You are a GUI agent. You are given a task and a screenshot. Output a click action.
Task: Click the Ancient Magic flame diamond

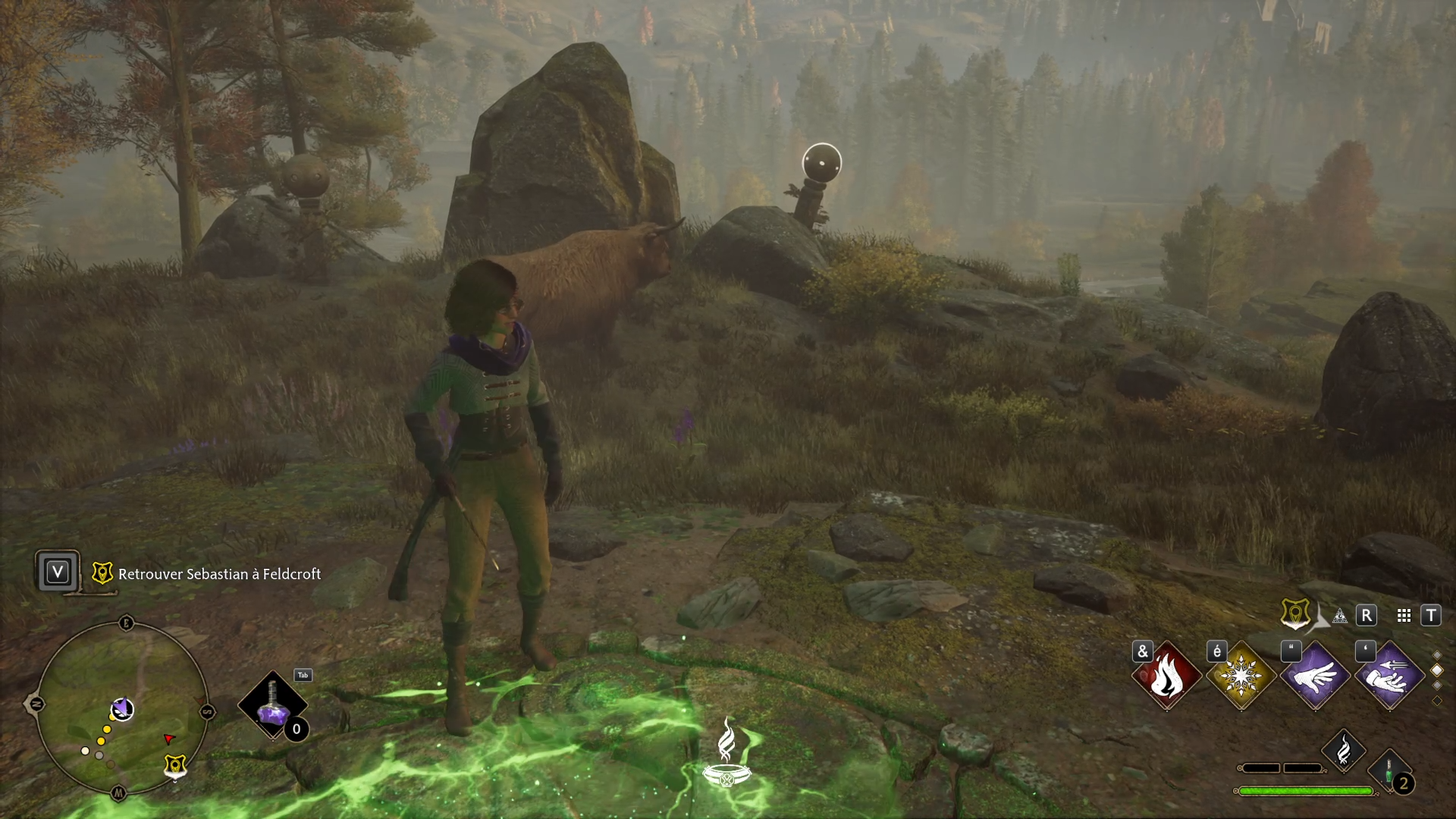pyautogui.click(x=1343, y=751)
